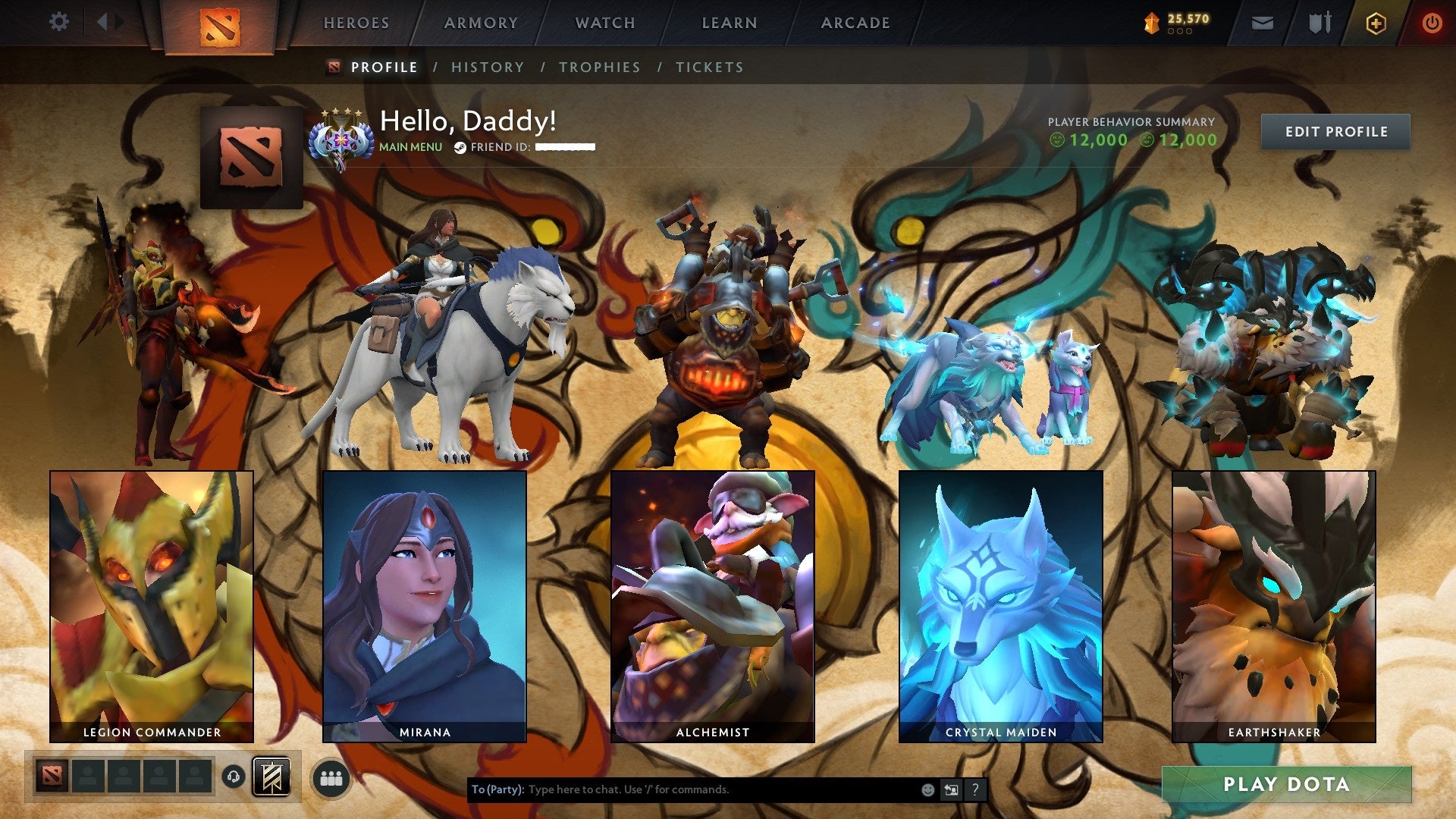Open the mail notifications envelope
The image size is (1456, 819).
[x=1263, y=23]
